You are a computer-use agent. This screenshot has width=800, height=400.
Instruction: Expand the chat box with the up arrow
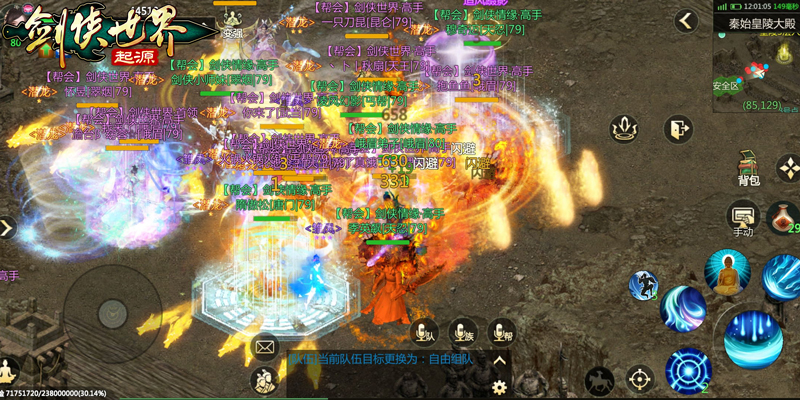tap(500, 359)
